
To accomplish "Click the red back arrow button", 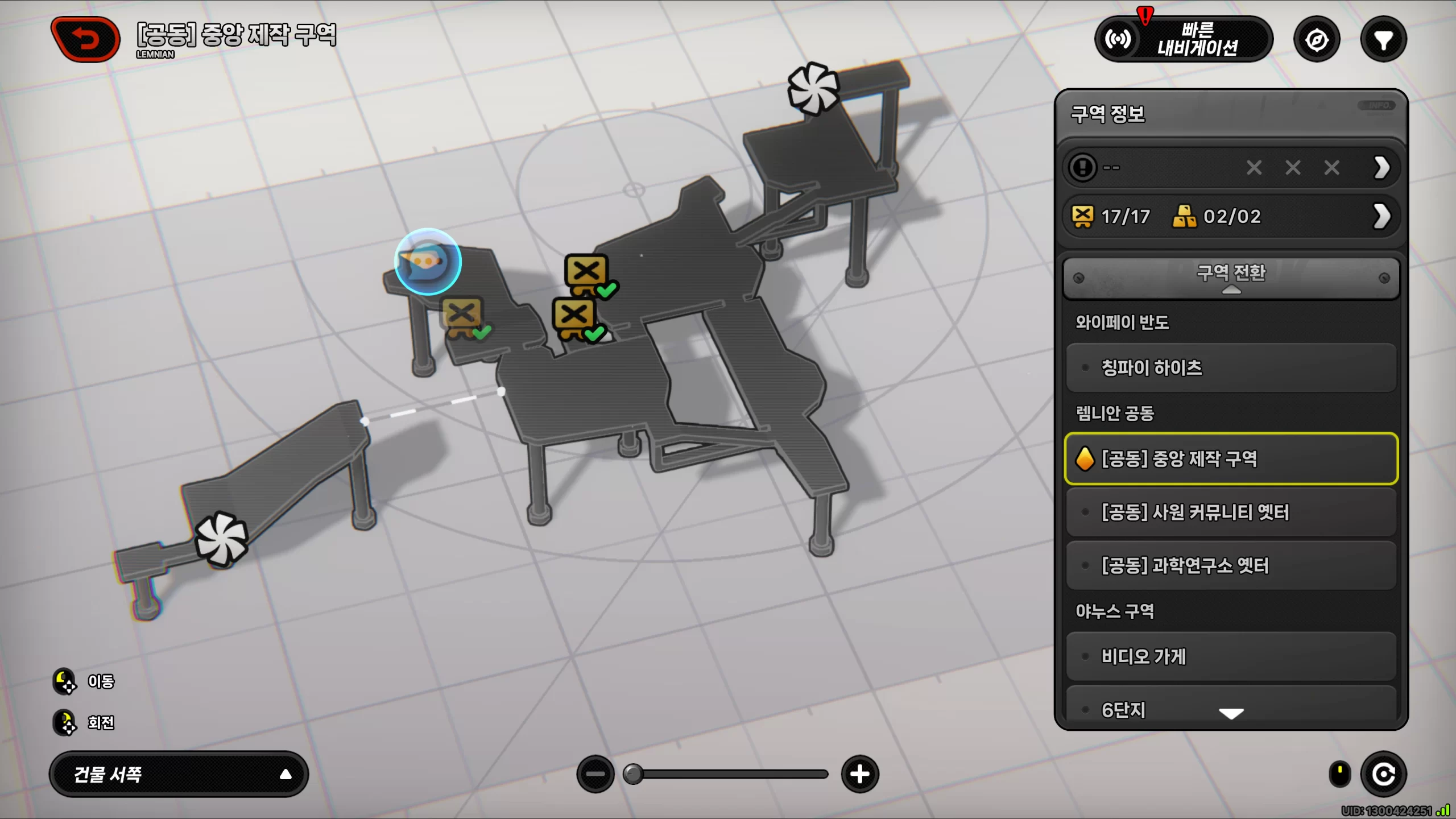I will coord(86,39).
